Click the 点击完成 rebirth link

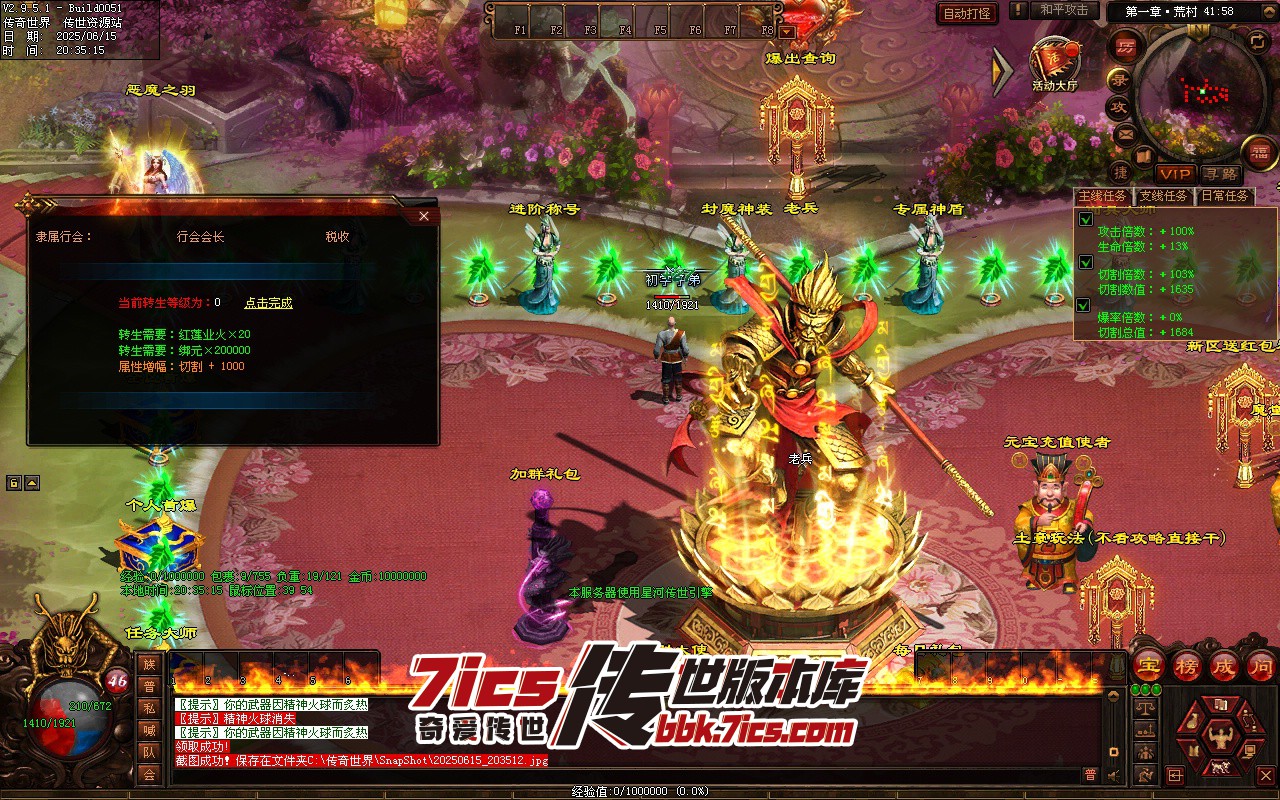point(268,303)
